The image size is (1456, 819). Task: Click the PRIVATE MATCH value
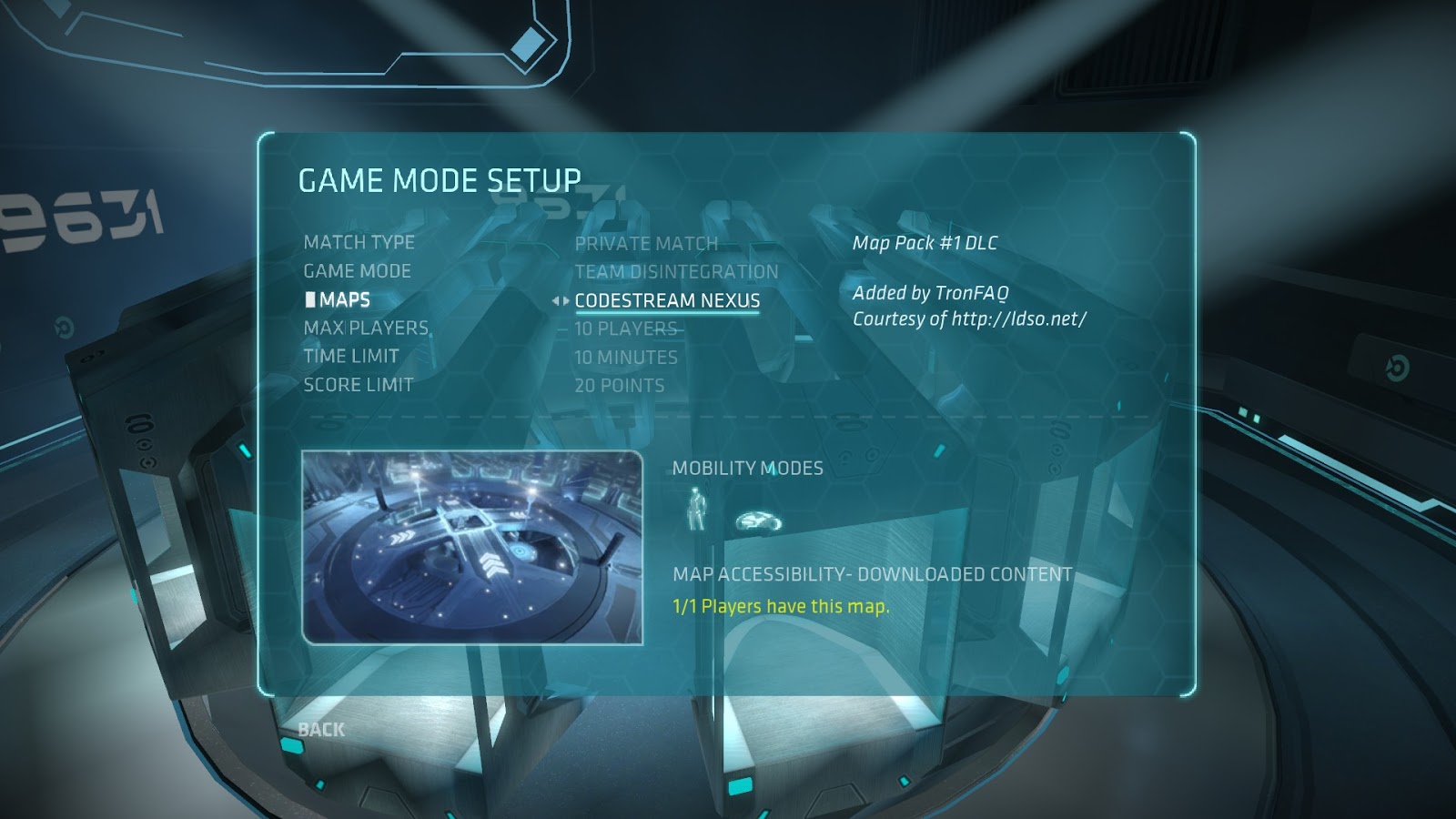click(x=643, y=243)
